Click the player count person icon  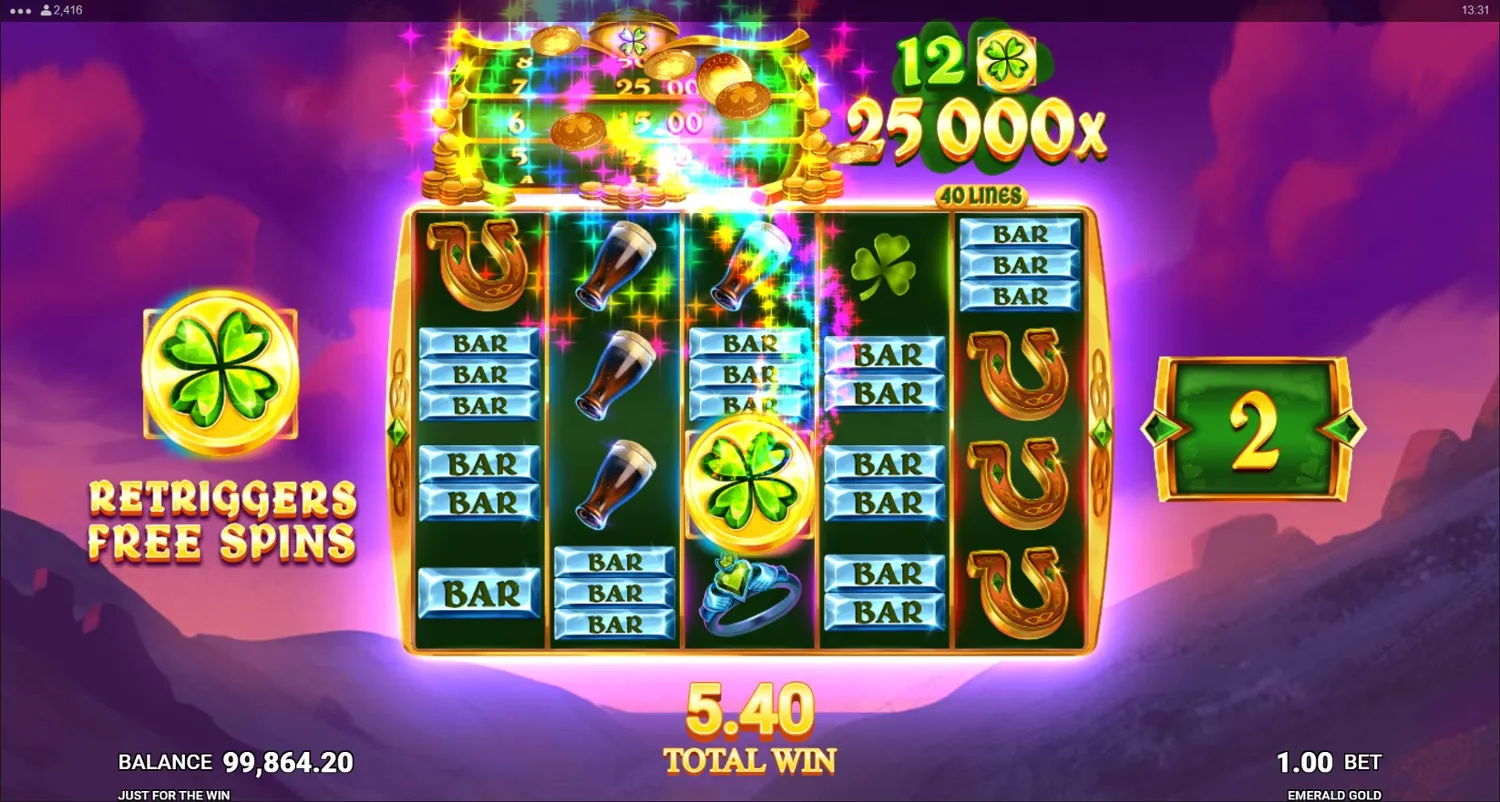44,10
